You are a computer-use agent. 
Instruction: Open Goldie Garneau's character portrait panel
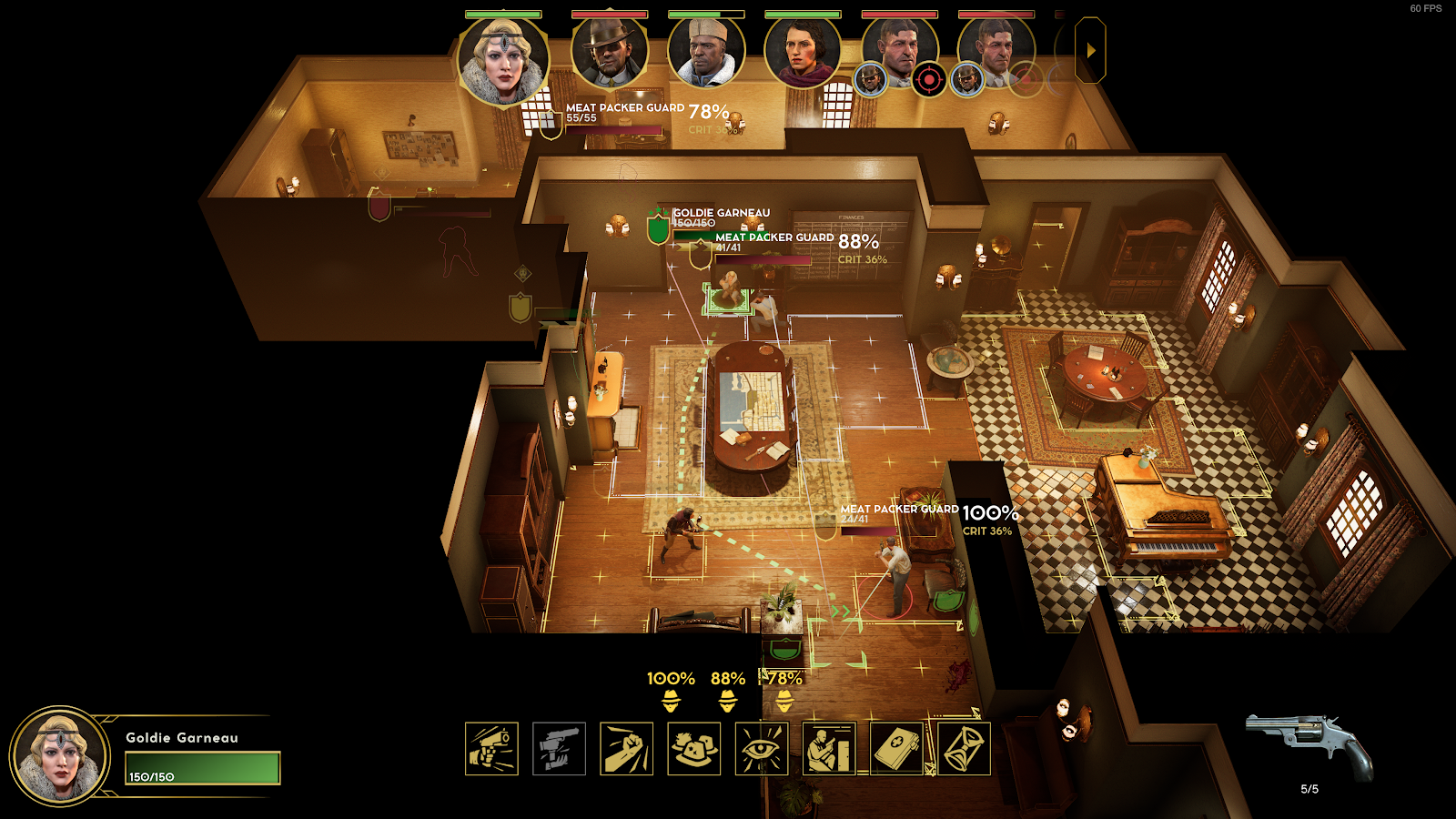[x=60, y=756]
